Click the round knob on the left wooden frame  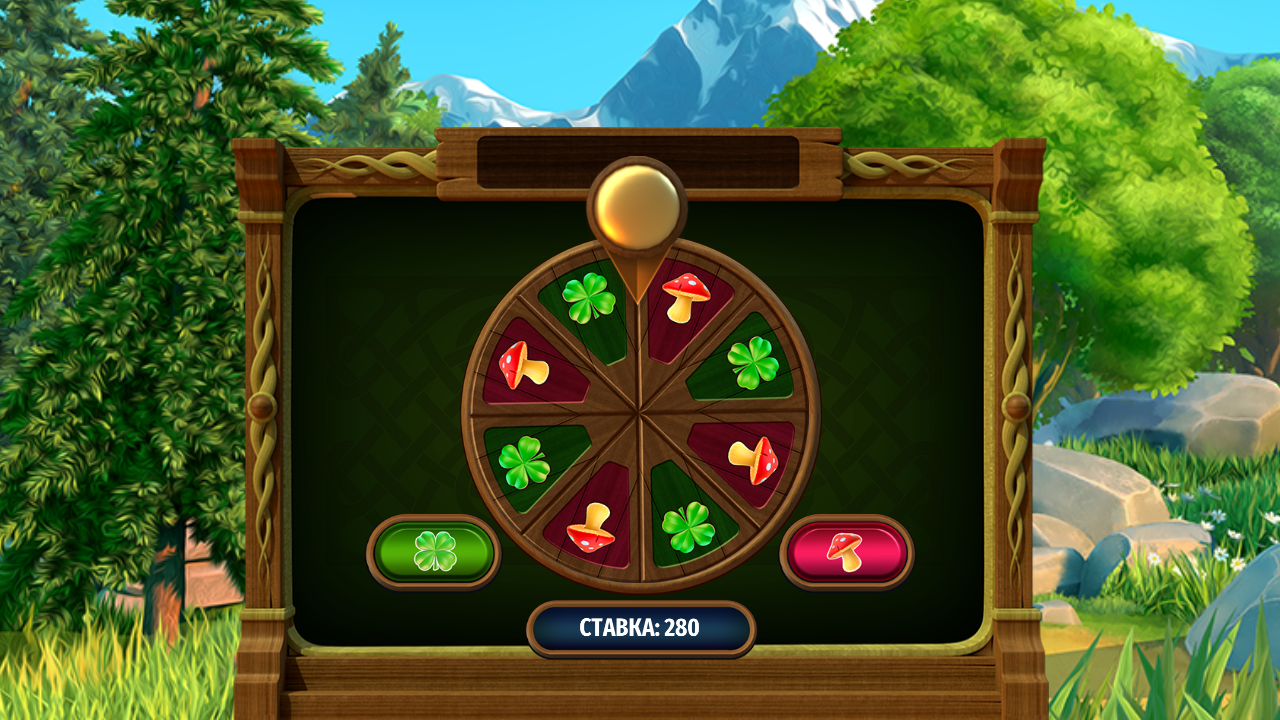[261, 404]
